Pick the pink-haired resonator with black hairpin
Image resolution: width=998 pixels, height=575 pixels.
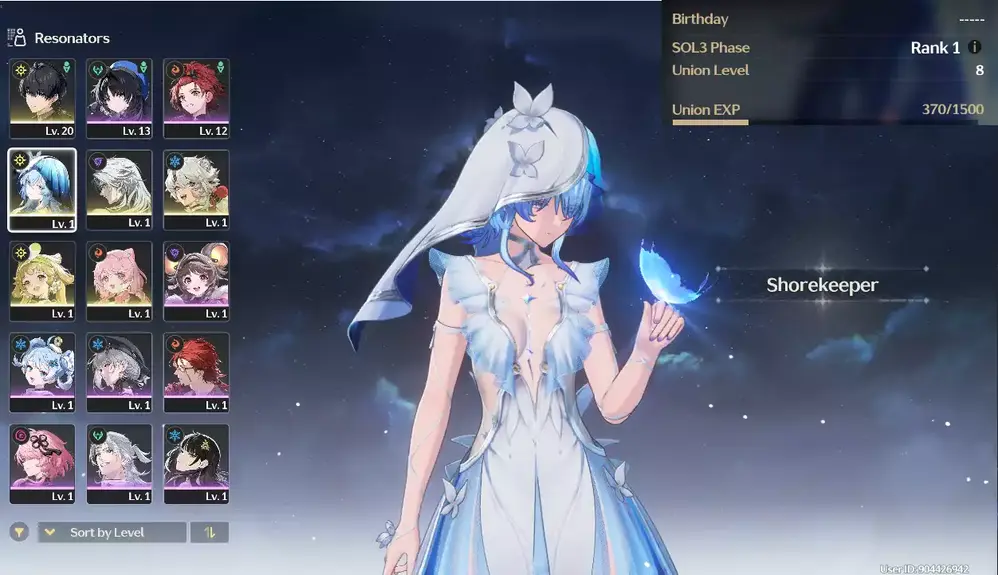coord(42,463)
